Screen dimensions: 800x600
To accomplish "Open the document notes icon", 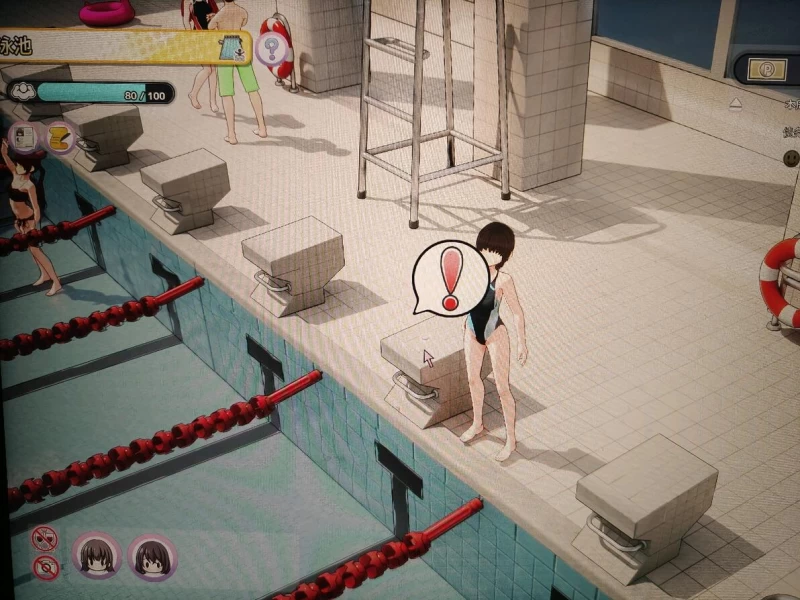I will [x=25, y=136].
